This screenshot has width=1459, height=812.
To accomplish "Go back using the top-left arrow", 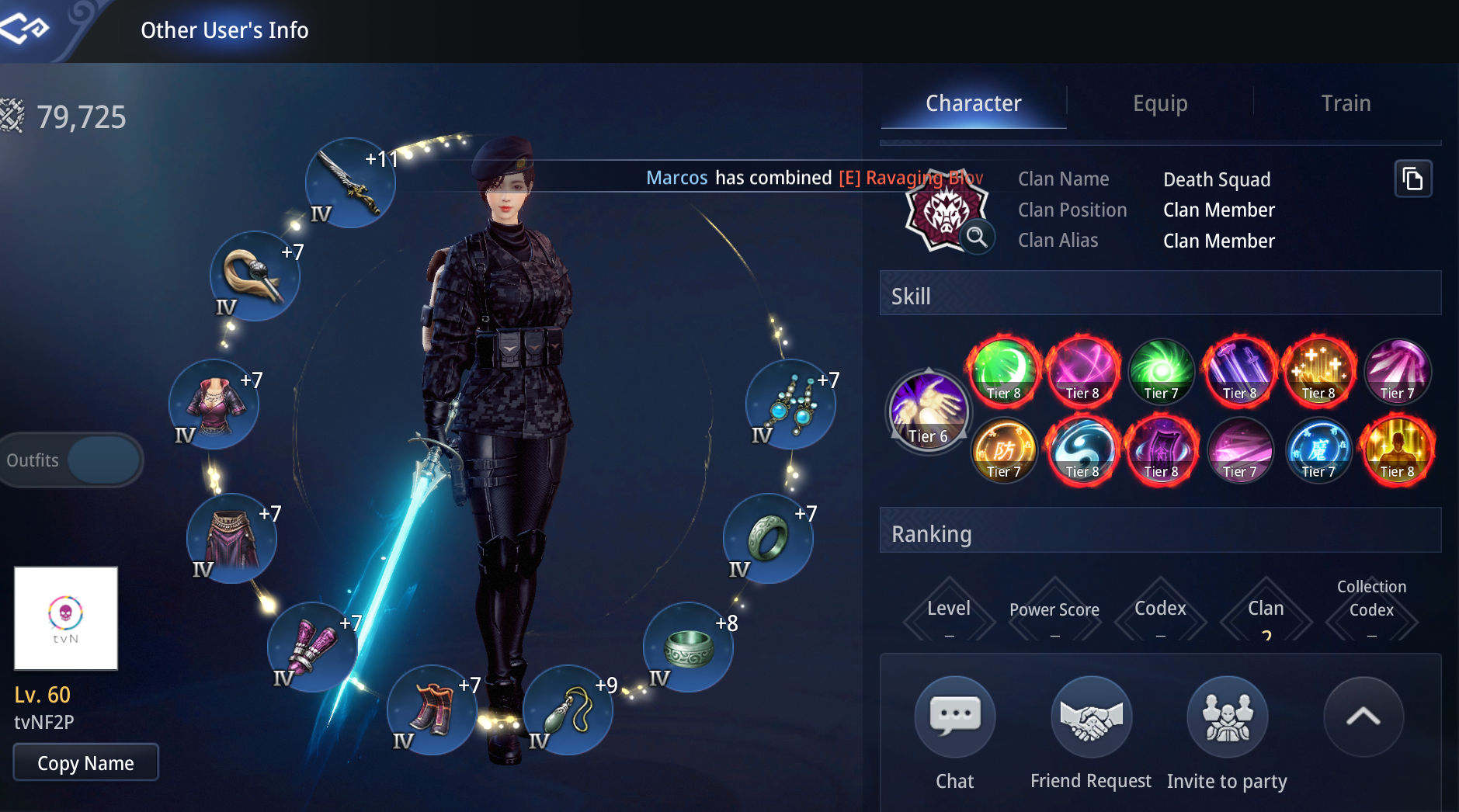I will [26, 29].
